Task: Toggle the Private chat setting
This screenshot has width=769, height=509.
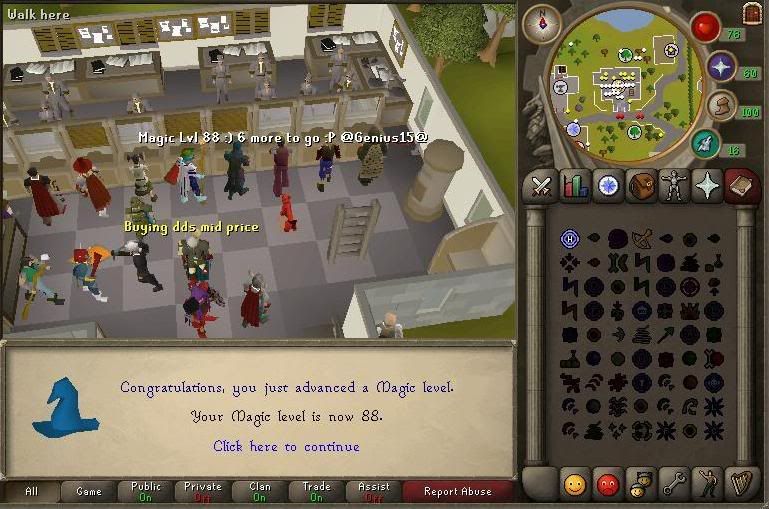Action: tap(202, 491)
